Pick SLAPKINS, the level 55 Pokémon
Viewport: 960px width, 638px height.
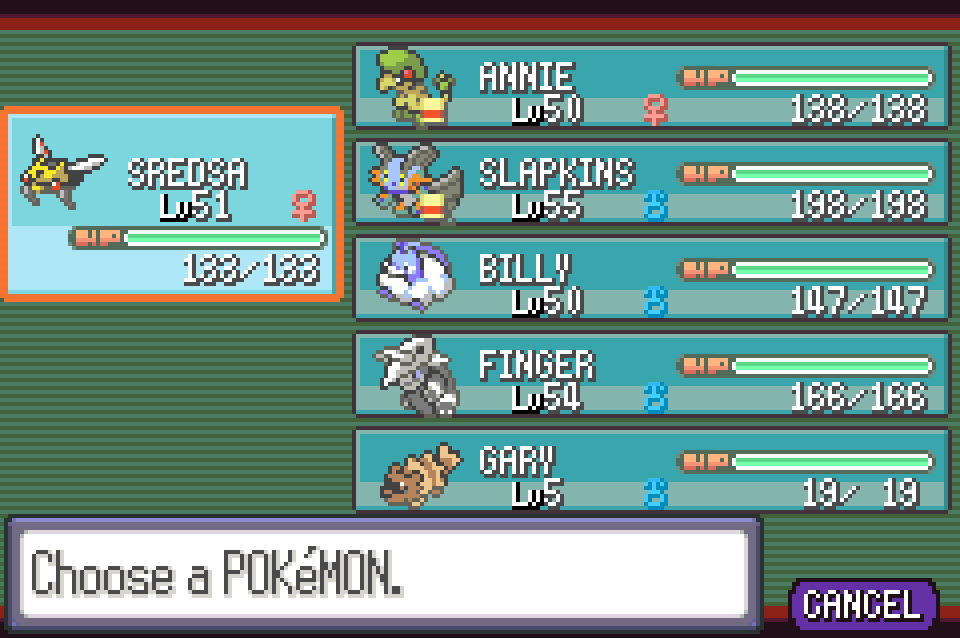(x=651, y=184)
